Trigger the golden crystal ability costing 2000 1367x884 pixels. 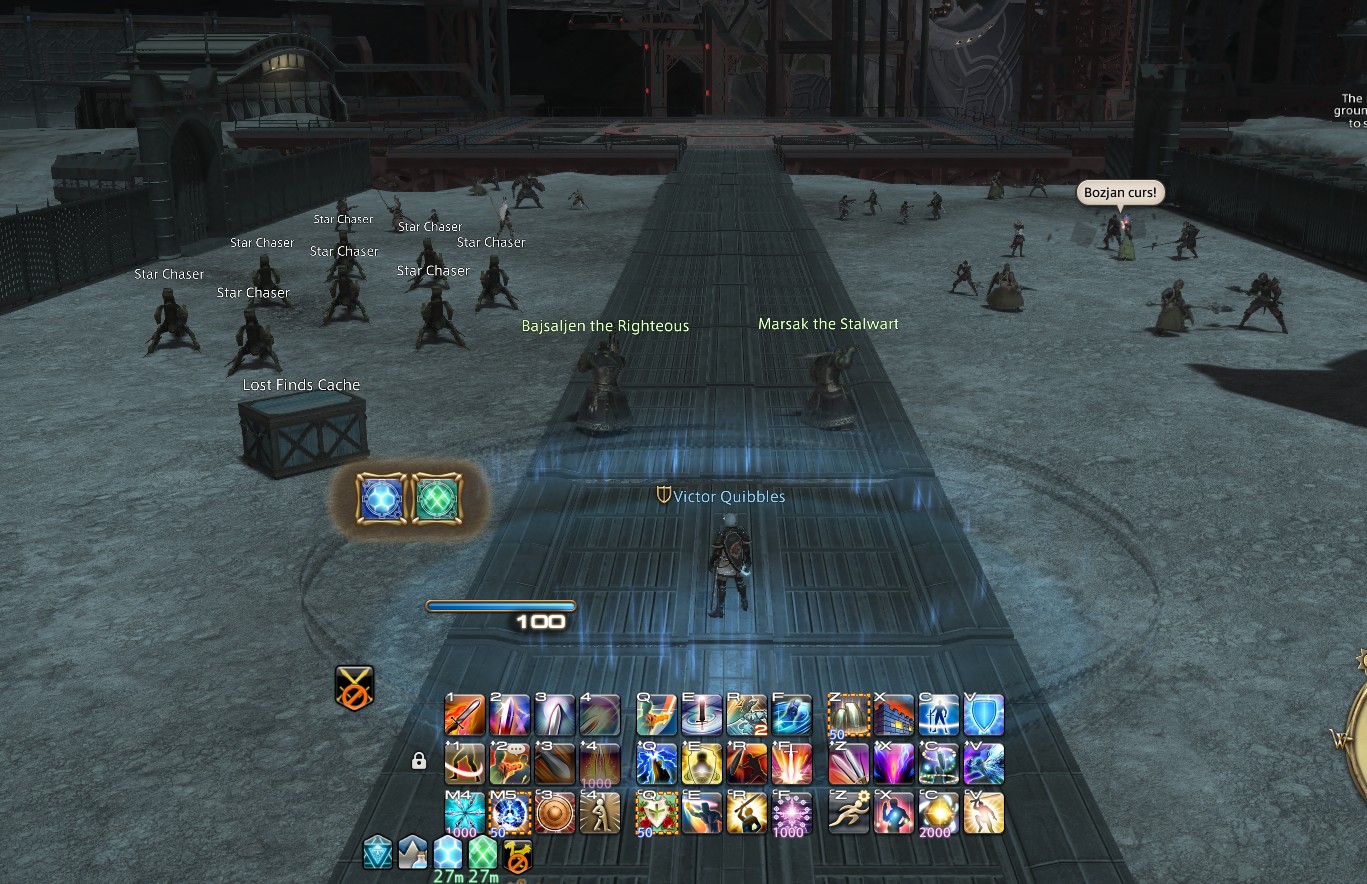coord(939,812)
